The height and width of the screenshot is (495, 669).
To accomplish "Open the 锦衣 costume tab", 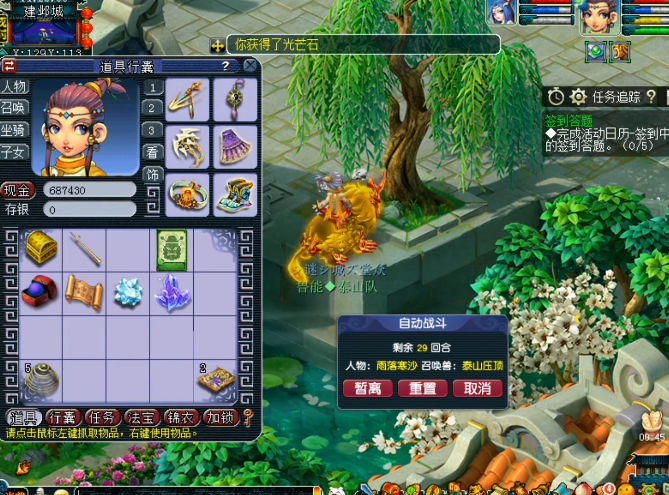I will click(181, 417).
